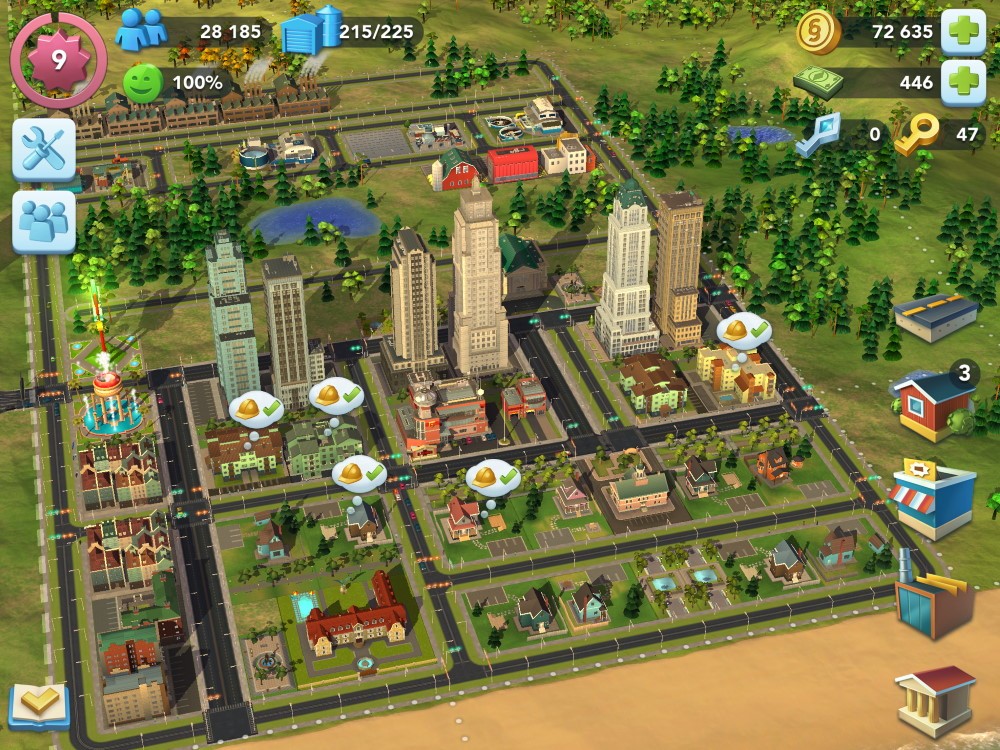Buy SimCash with the green plus button

pos(964,82)
